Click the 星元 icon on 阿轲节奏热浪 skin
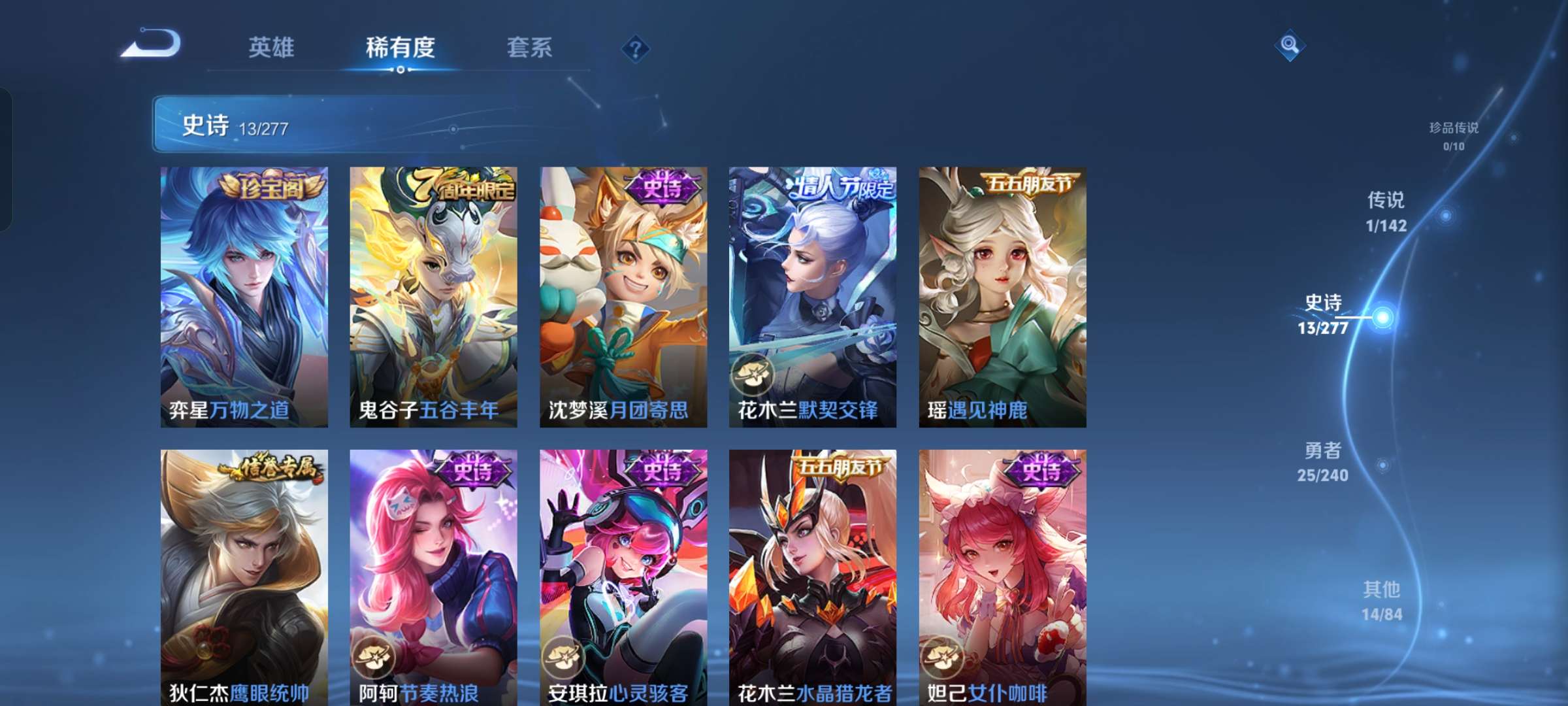Image resolution: width=1568 pixels, height=706 pixels. coord(372,656)
